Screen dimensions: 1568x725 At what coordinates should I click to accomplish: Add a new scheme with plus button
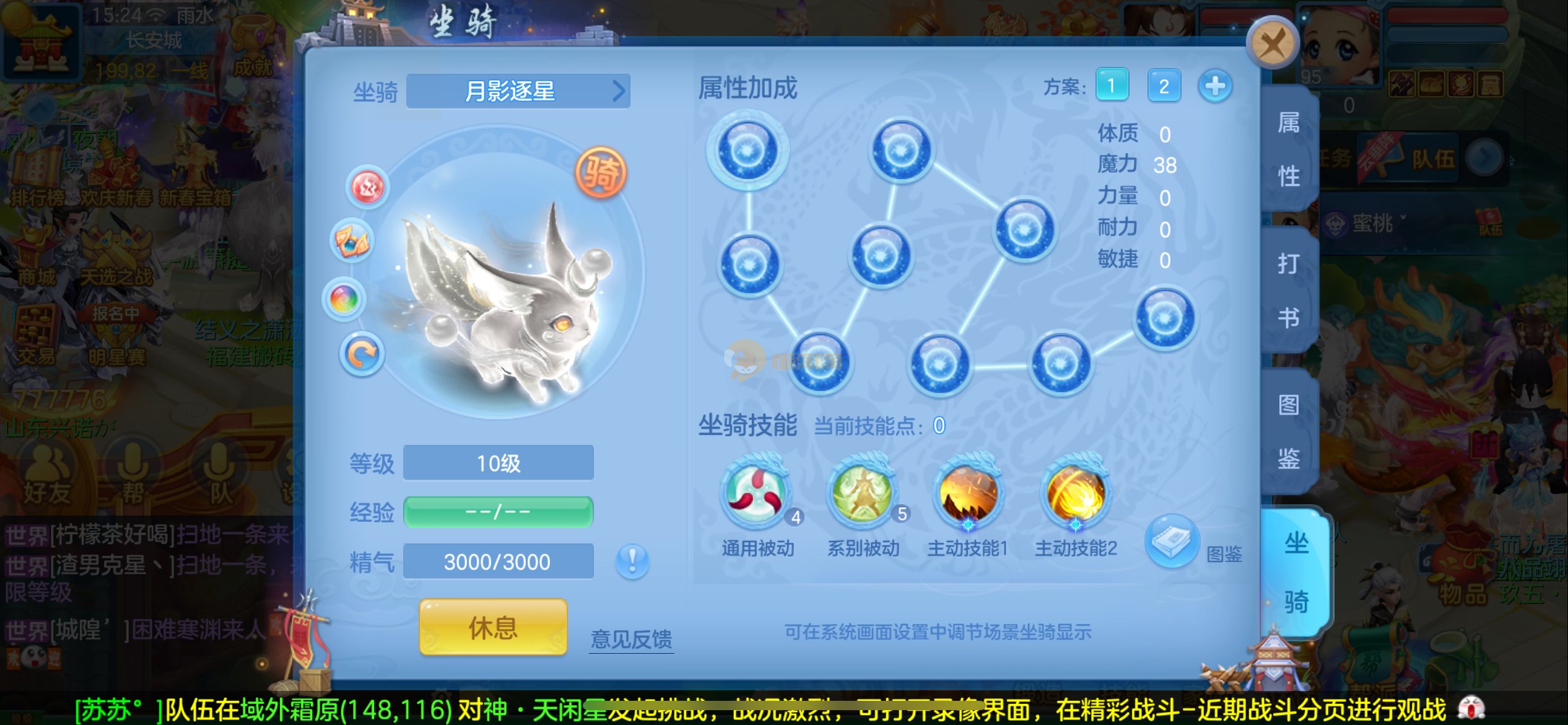coord(1214,86)
